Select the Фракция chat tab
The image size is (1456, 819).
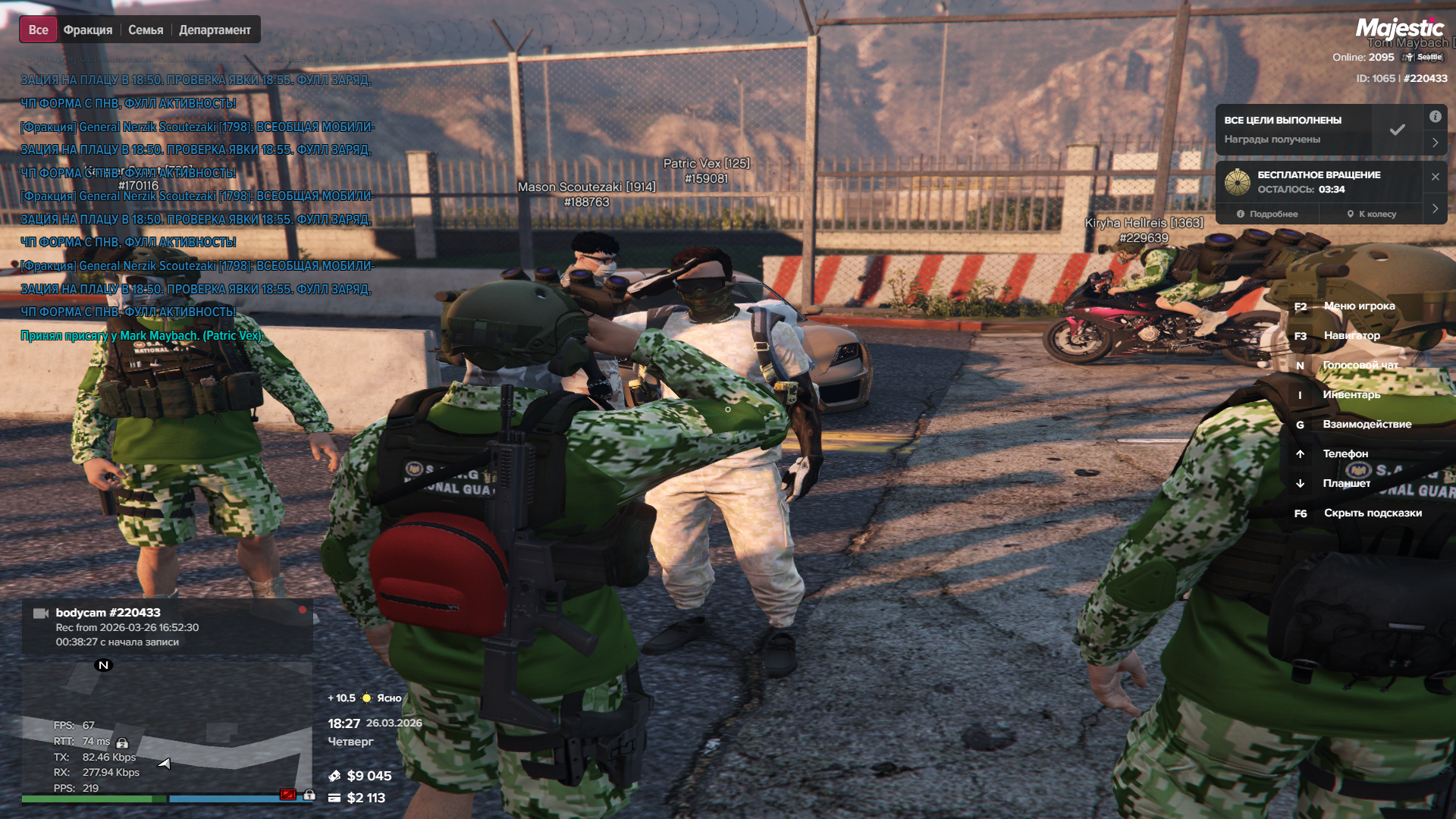pos(88,30)
